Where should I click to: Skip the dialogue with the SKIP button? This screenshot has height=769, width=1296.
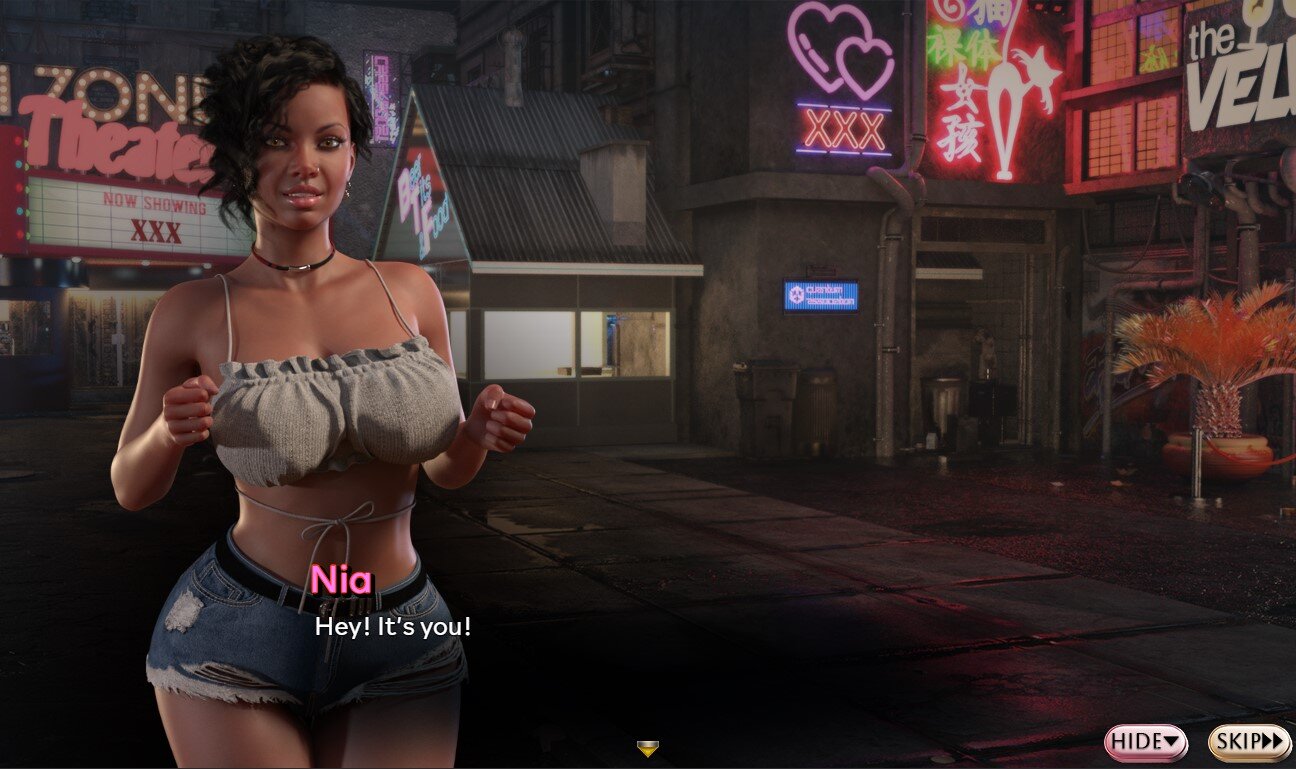point(1248,742)
